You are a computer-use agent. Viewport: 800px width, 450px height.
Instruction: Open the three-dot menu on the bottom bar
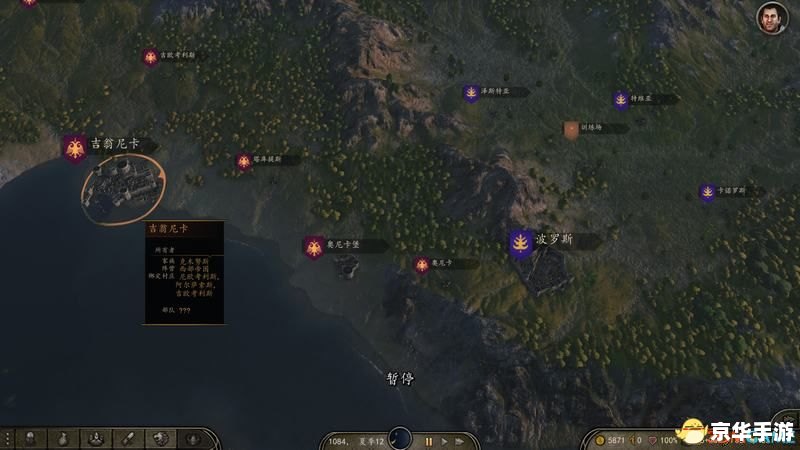[7, 438]
